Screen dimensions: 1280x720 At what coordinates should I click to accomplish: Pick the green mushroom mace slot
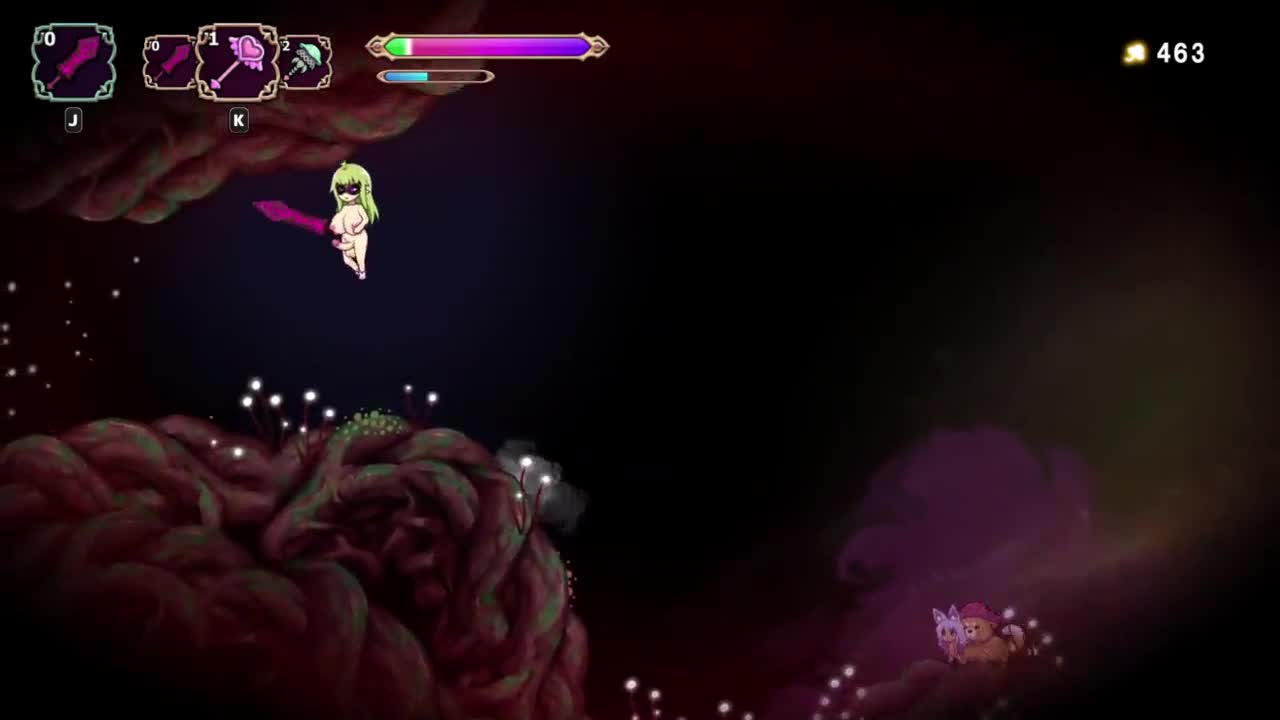click(x=306, y=63)
